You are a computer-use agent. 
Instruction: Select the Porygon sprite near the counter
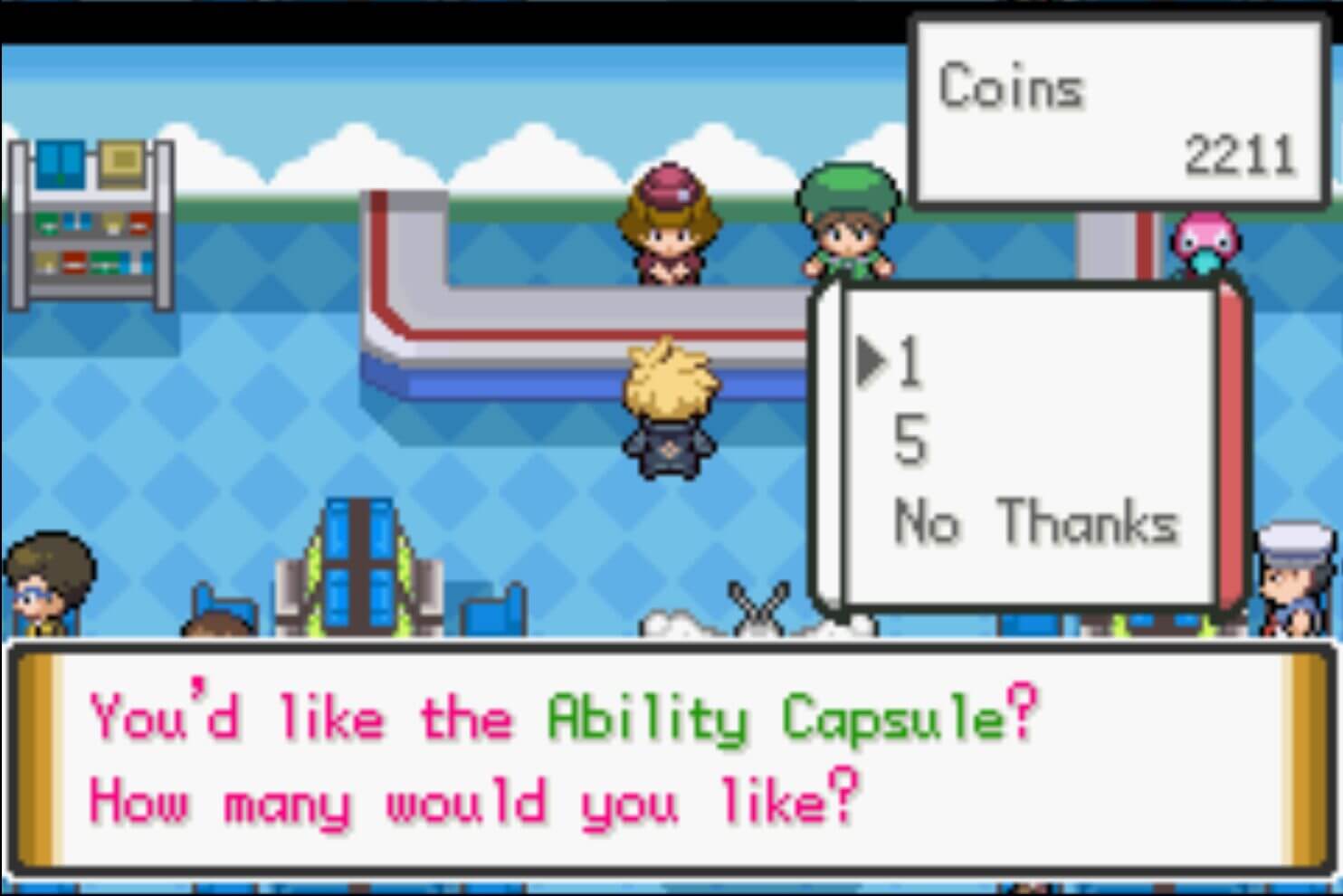1204,244
